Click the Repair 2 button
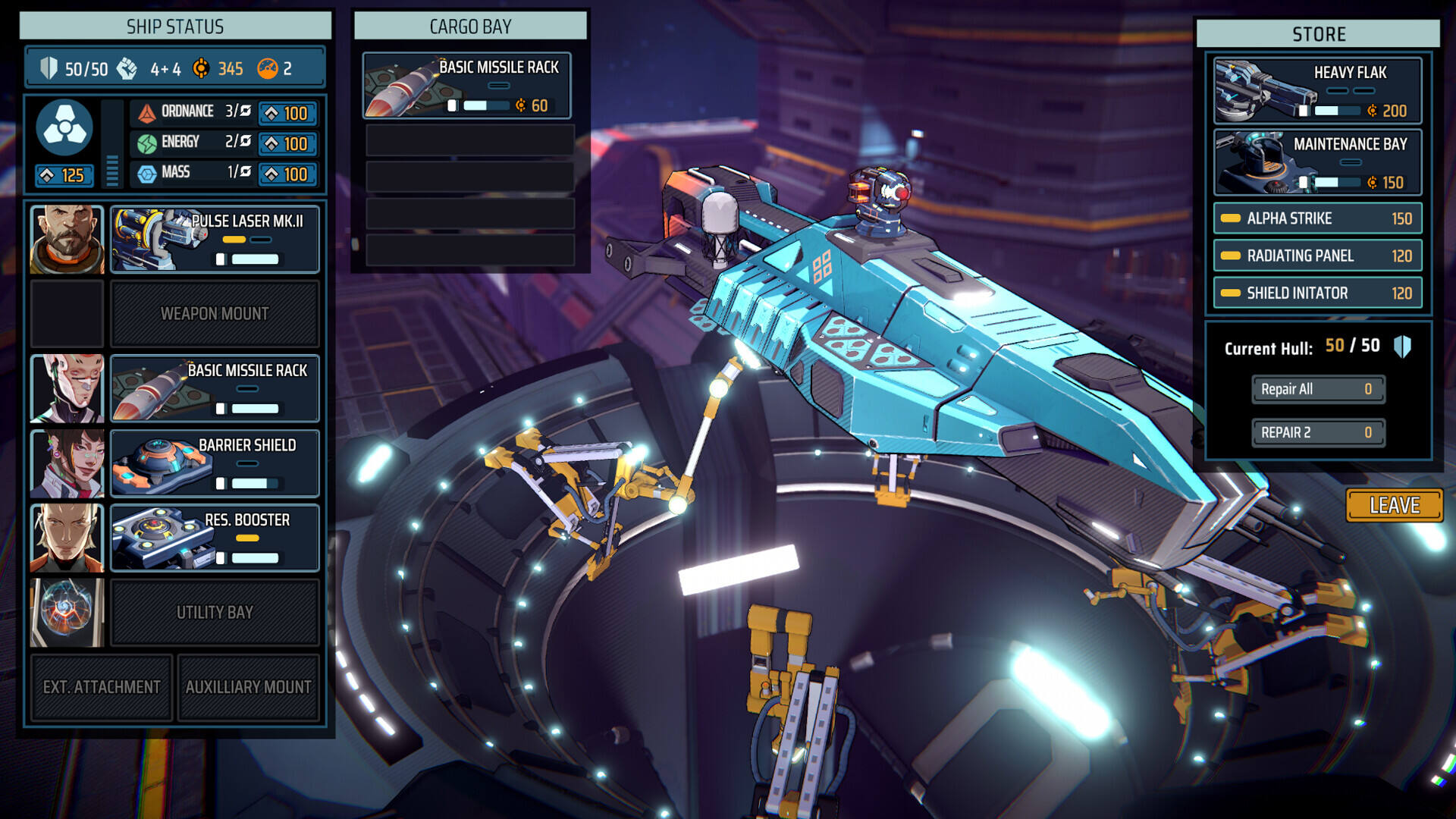 pyautogui.click(x=1317, y=432)
